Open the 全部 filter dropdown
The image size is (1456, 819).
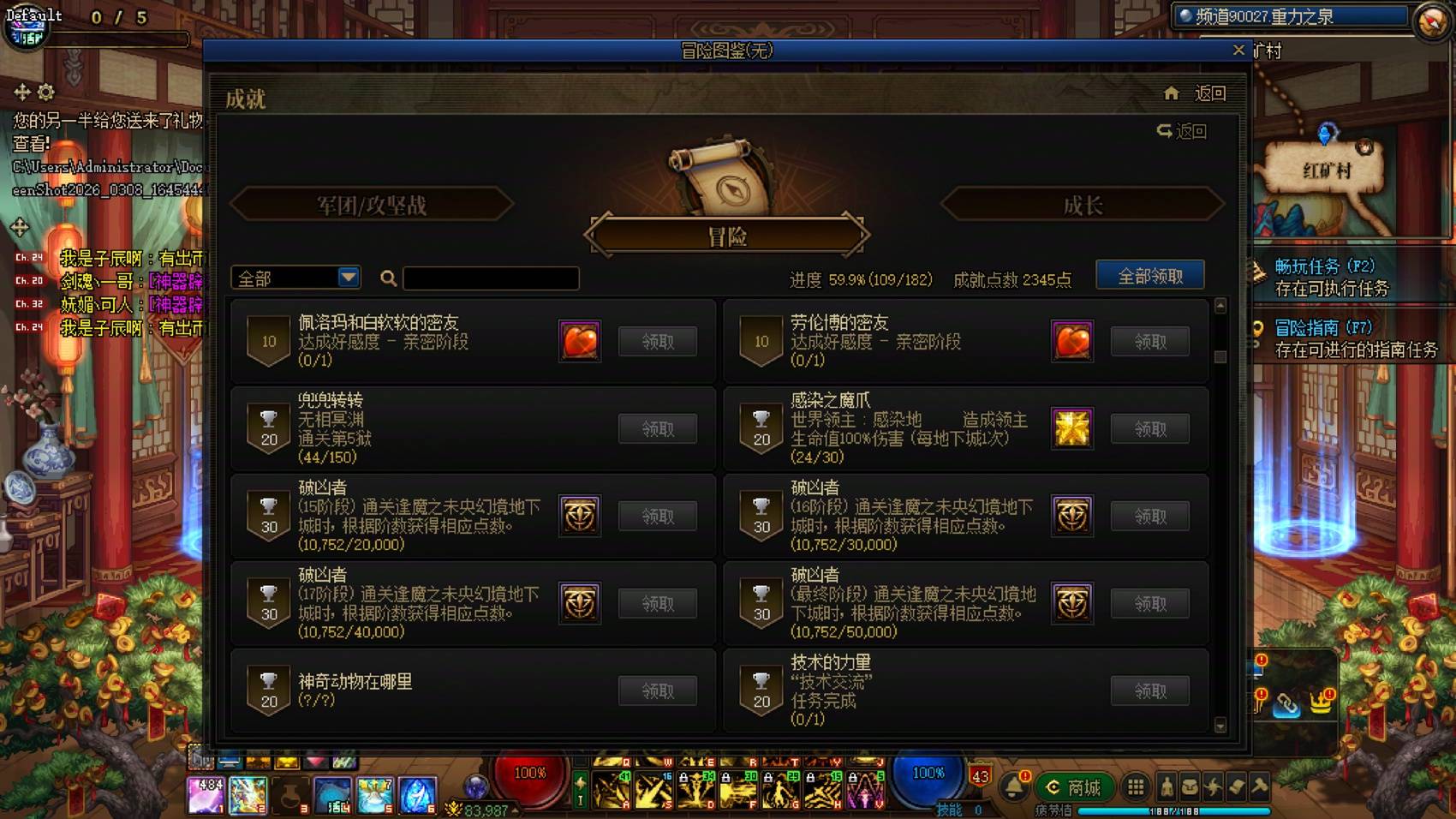tap(295, 278)
